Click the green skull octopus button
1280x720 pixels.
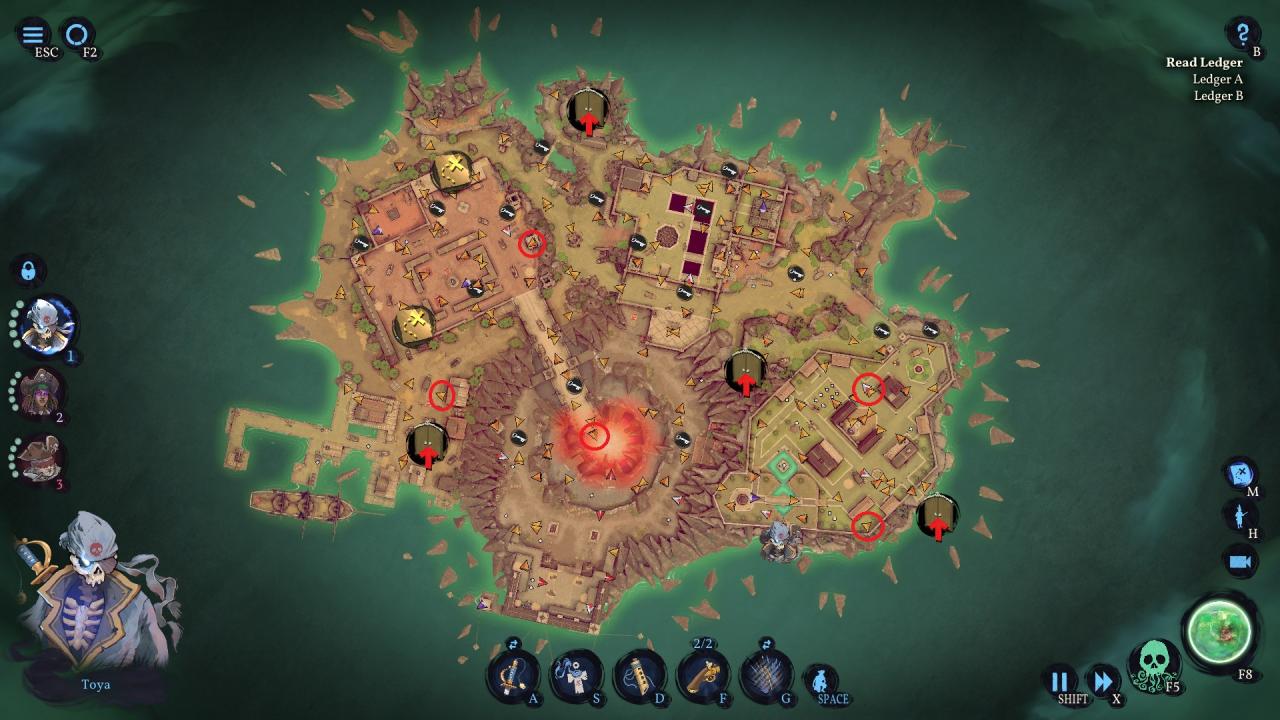click(x=1153, y=664)
